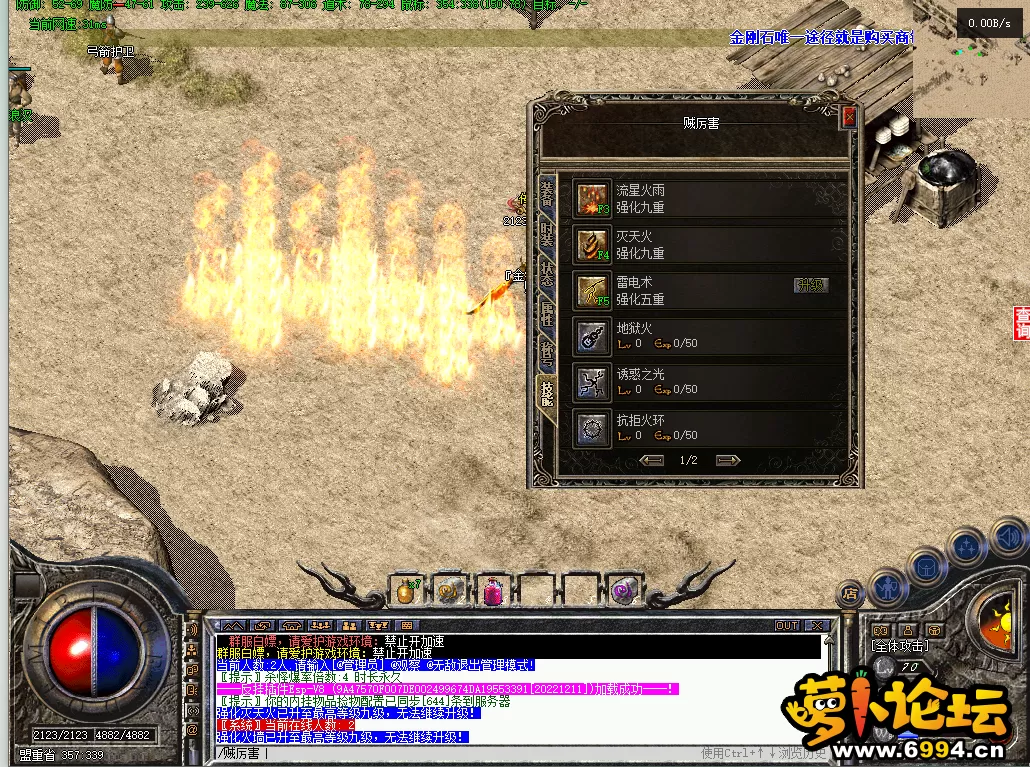The image size is (1030, 767).
Task: Select the 流星火雨 skill icon
Action: (x=592, y=198)
